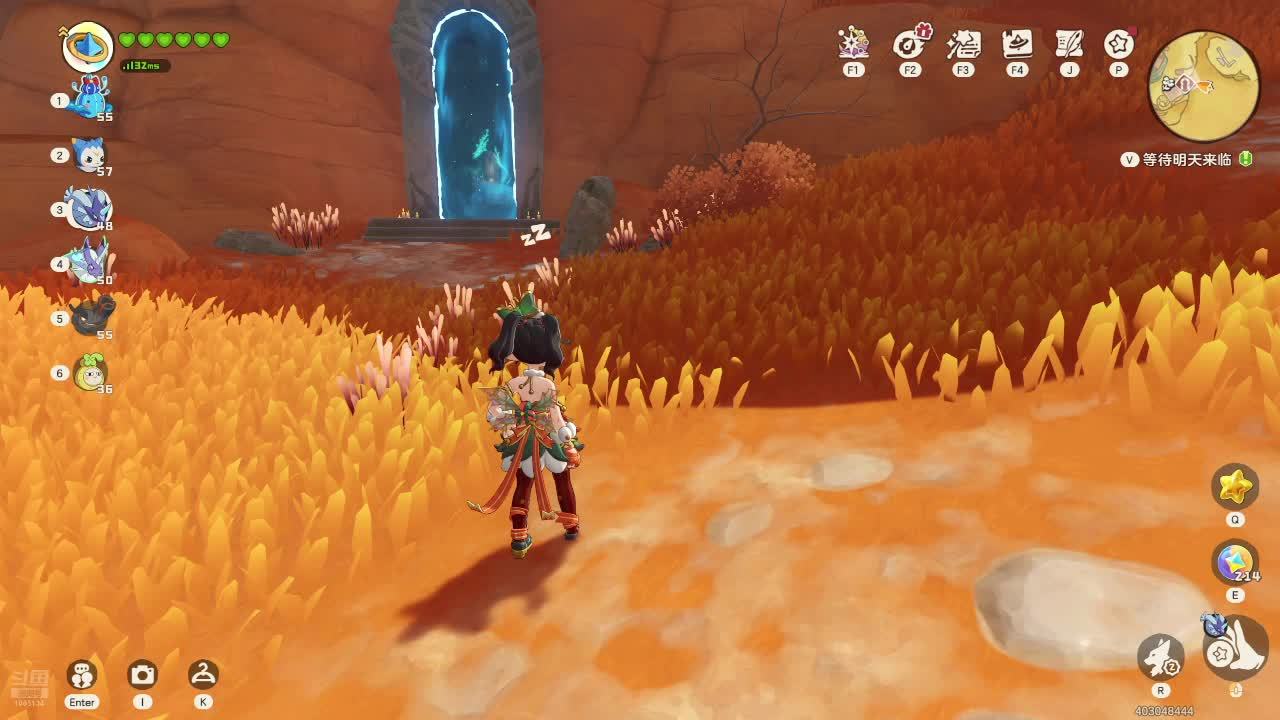Select the level 55 black pet

point(90,318)
